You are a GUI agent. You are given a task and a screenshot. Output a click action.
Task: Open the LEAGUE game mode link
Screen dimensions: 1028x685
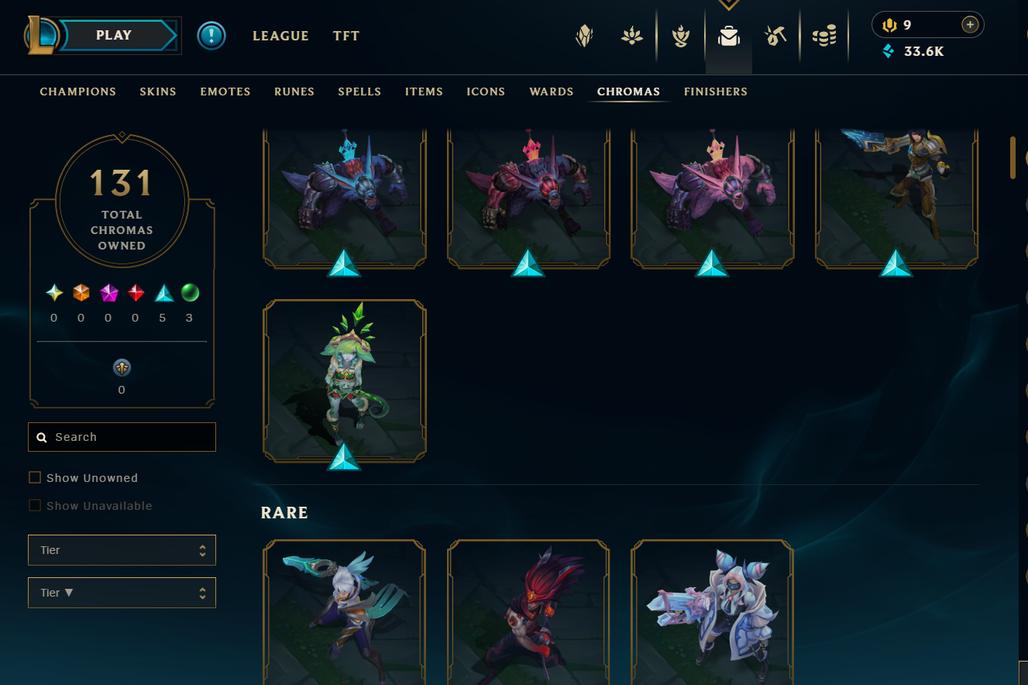[x=280, y=36]
